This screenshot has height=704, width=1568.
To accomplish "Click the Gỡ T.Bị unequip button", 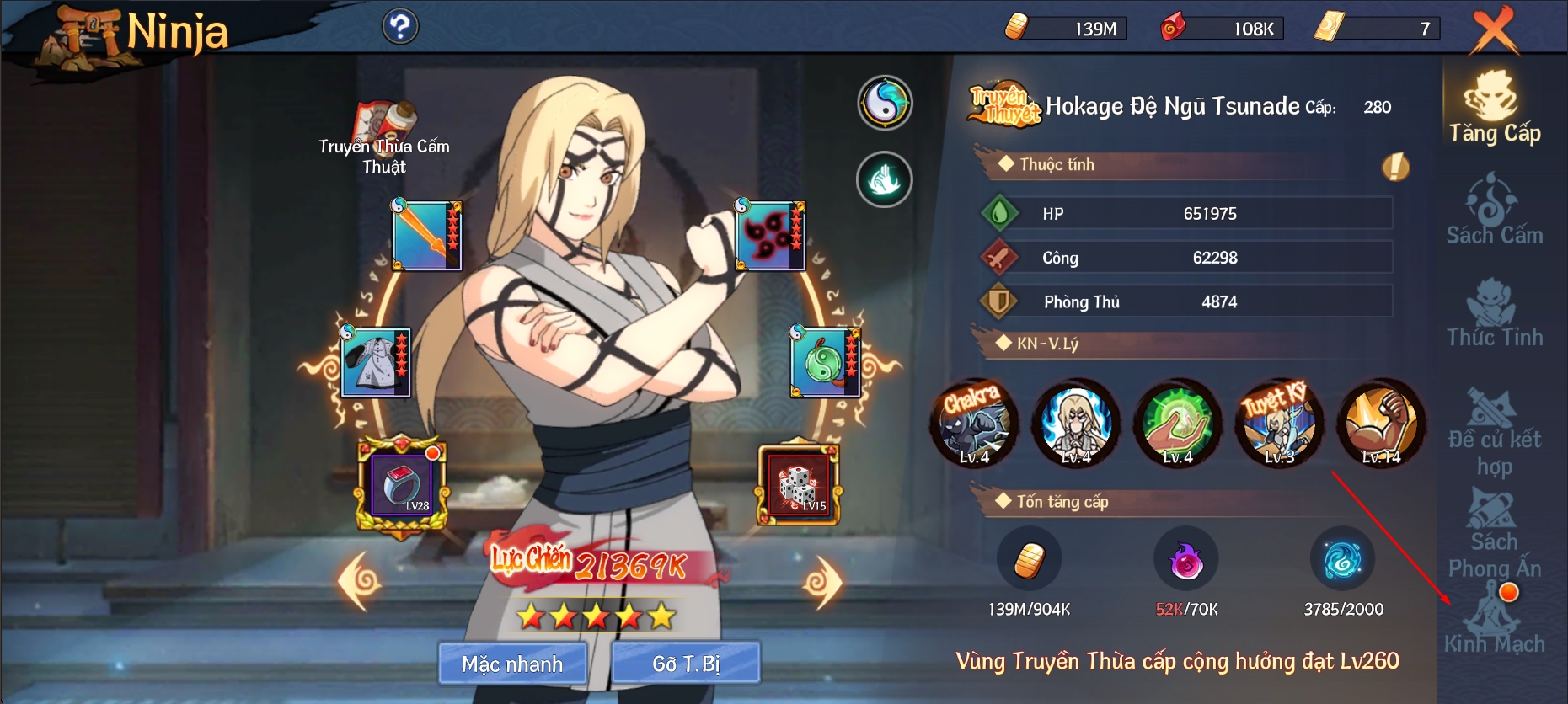I will [x=686, y=664].
